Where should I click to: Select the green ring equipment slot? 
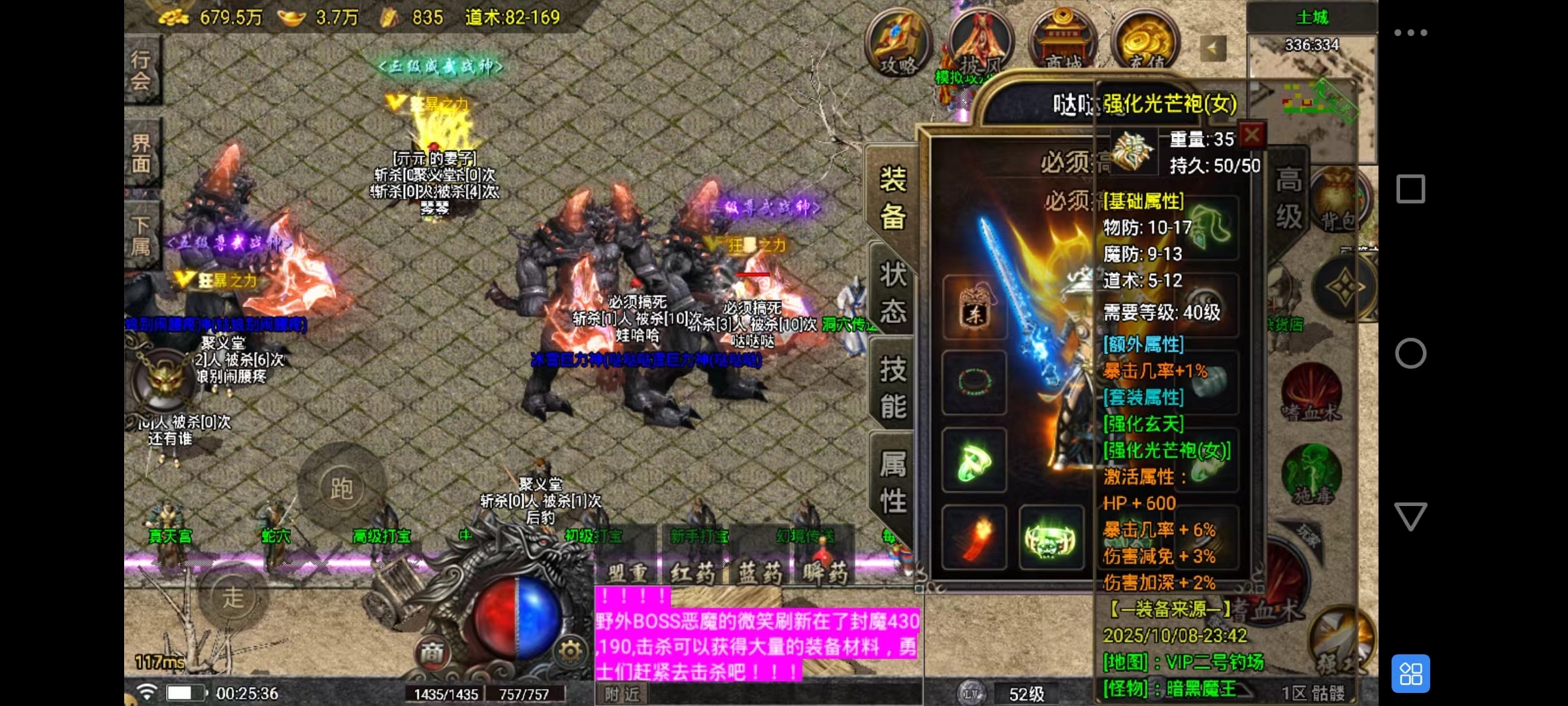(x=974, y=460)
